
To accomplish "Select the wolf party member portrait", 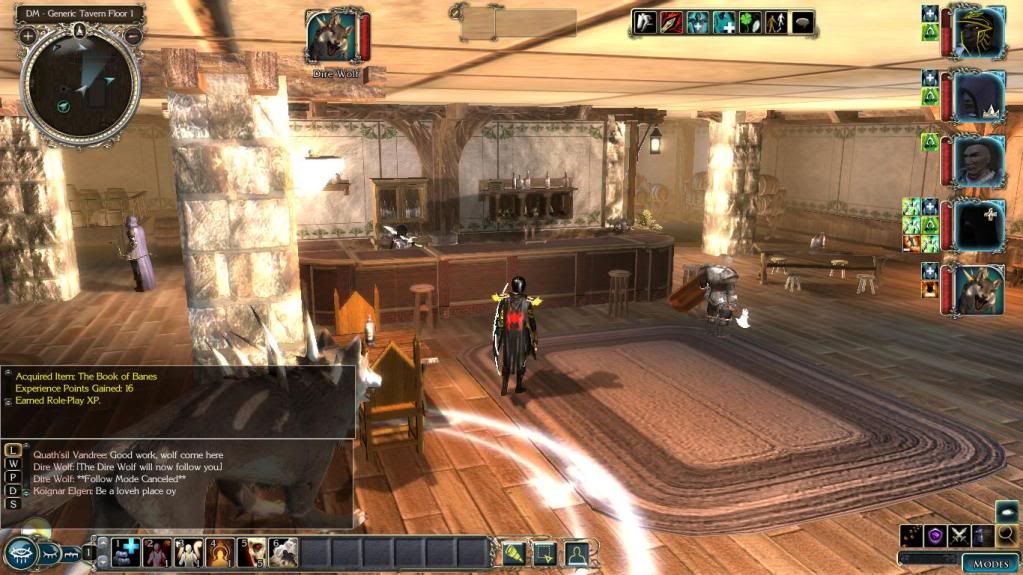I will (x=979, y=291).
